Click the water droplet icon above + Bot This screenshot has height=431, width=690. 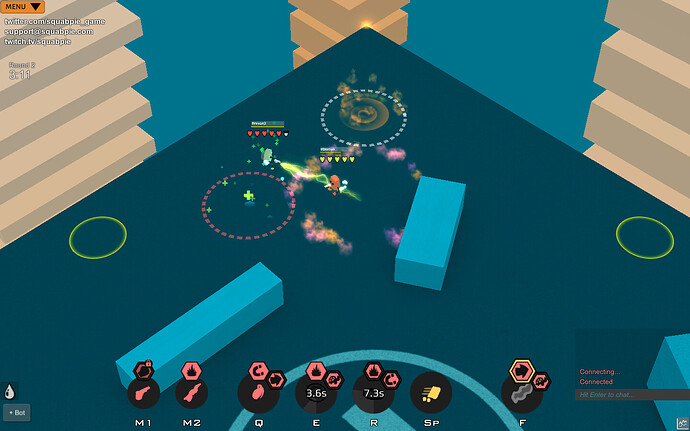point(10,392)
